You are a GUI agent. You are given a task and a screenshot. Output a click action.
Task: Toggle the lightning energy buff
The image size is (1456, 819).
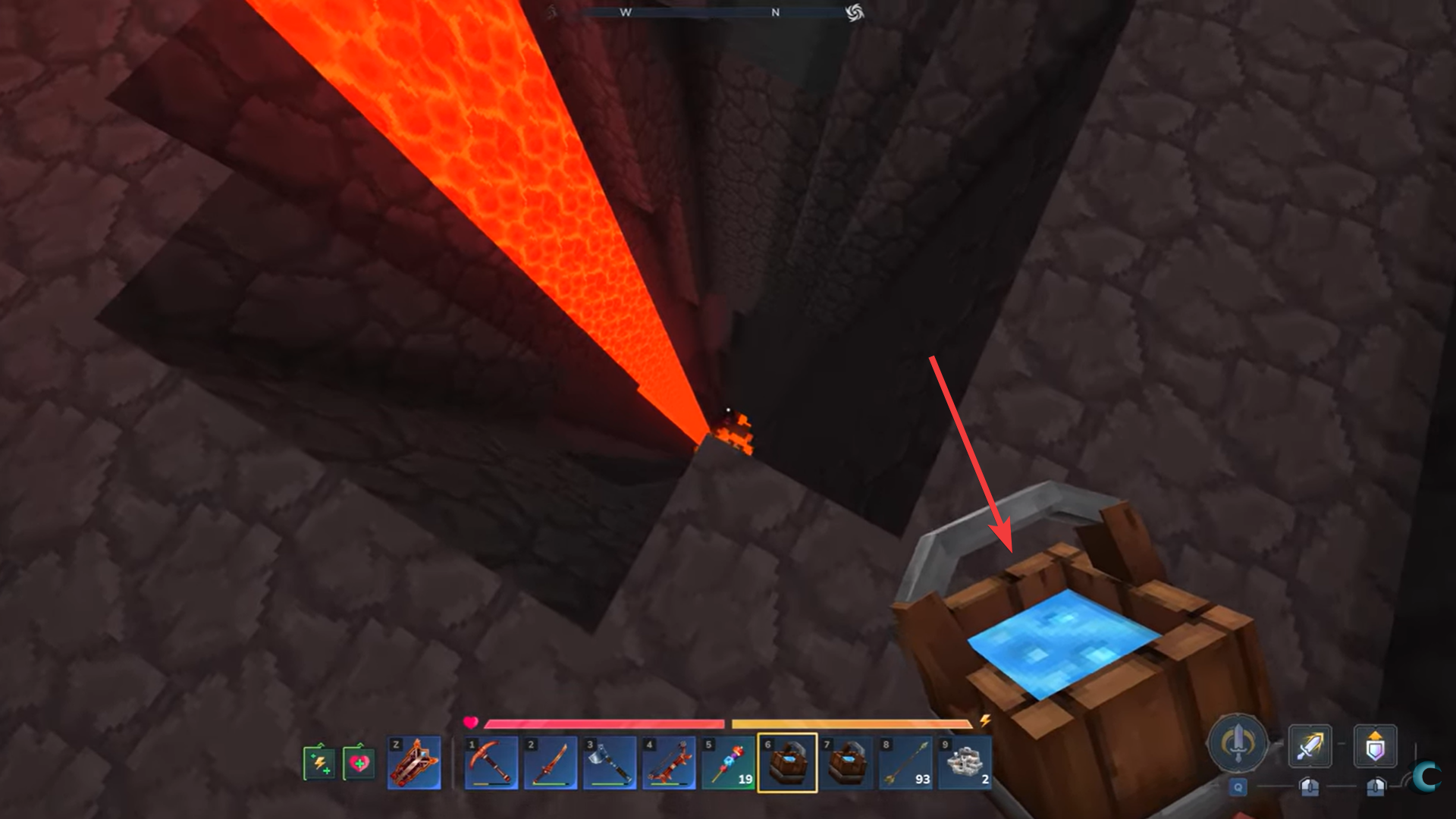coord(321,762)
